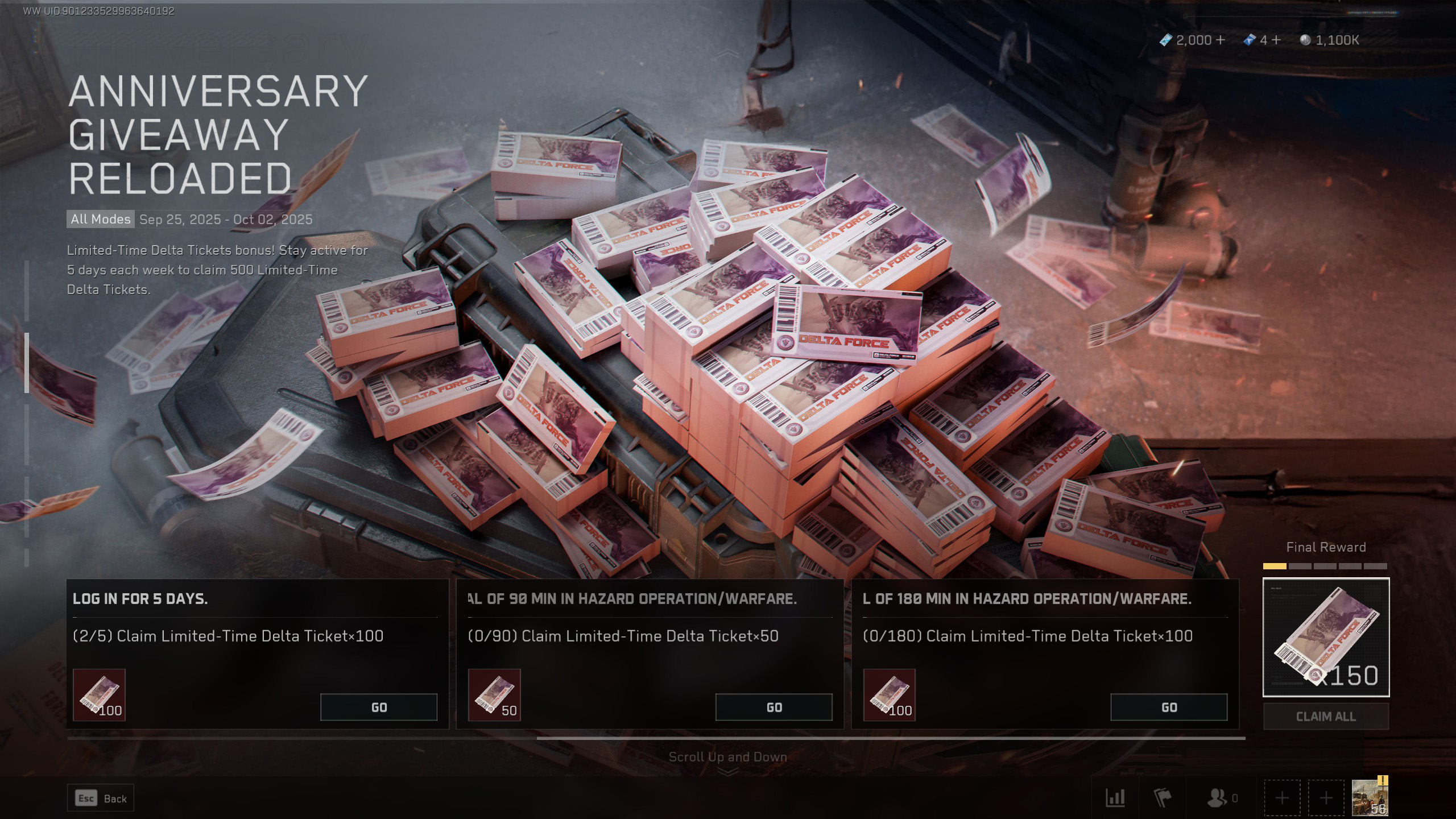Image resolution: width=1456 pixels, height=819 pixels.
Task: Click GO on the 90 min Hazard Operation task
Action: click(773, 707)
